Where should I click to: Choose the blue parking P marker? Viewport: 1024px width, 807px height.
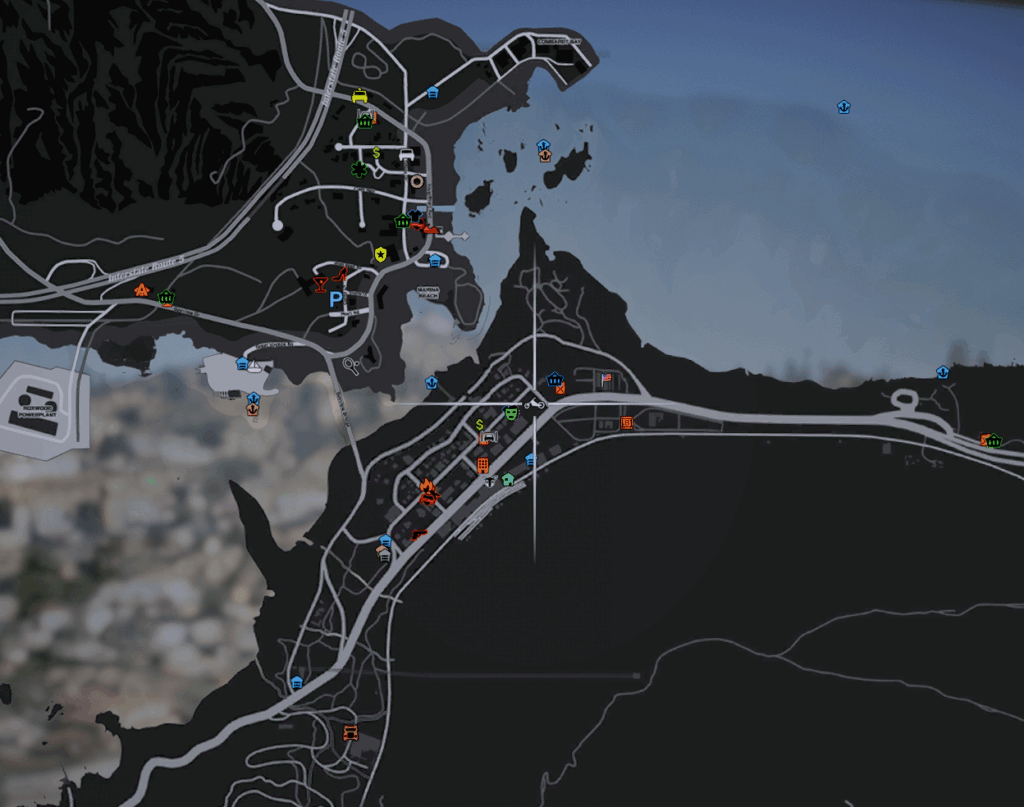337,298
